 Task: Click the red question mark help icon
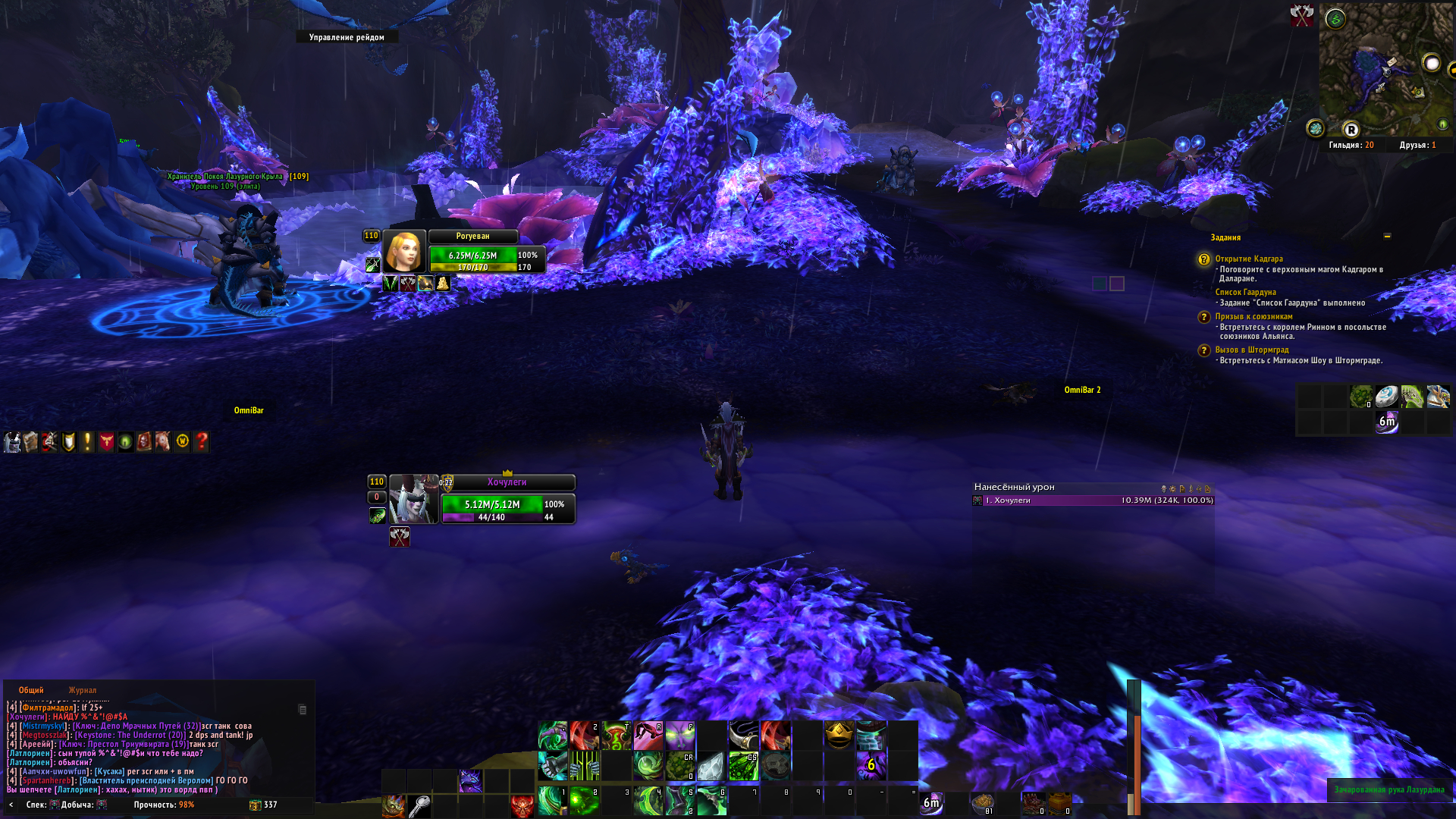(201, 441)
